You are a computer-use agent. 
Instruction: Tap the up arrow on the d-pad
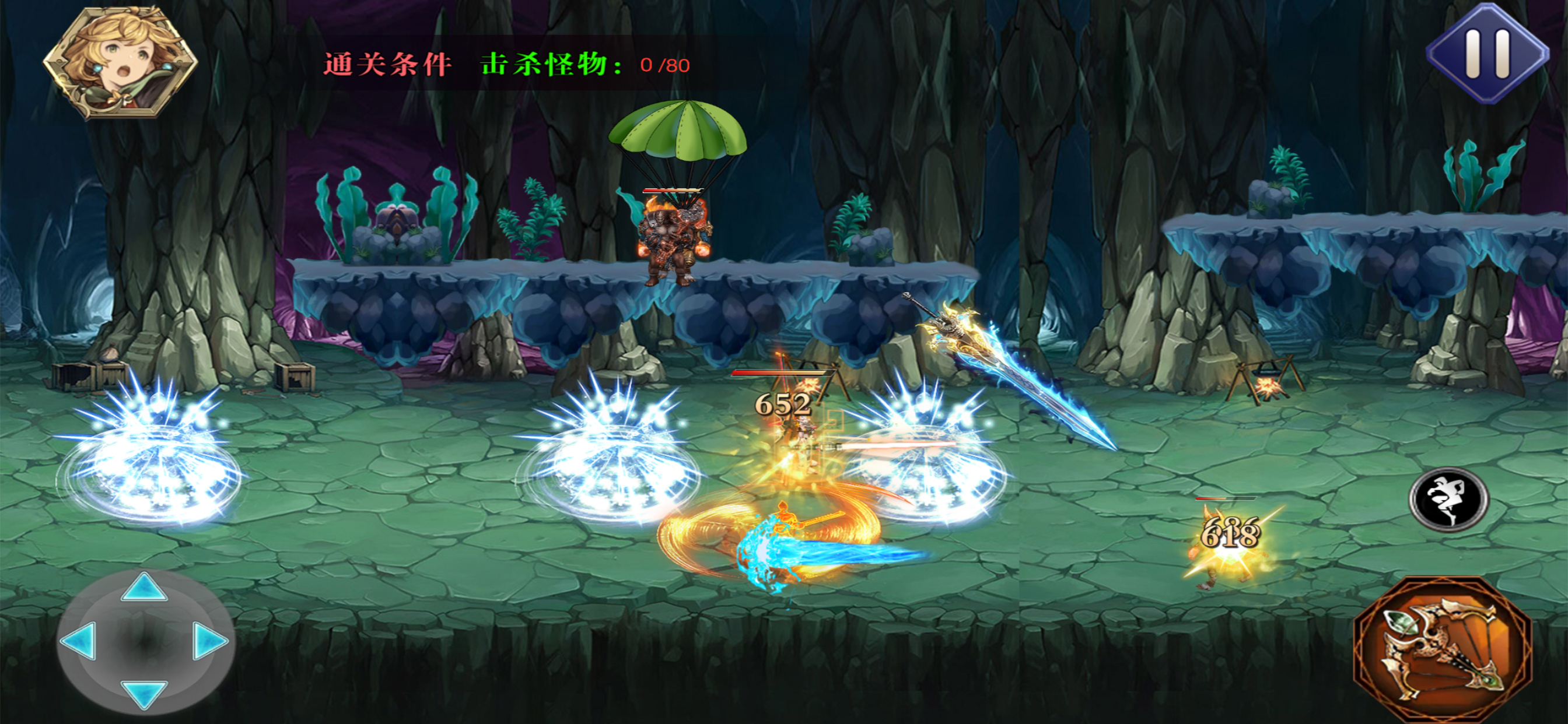(143, 588)
